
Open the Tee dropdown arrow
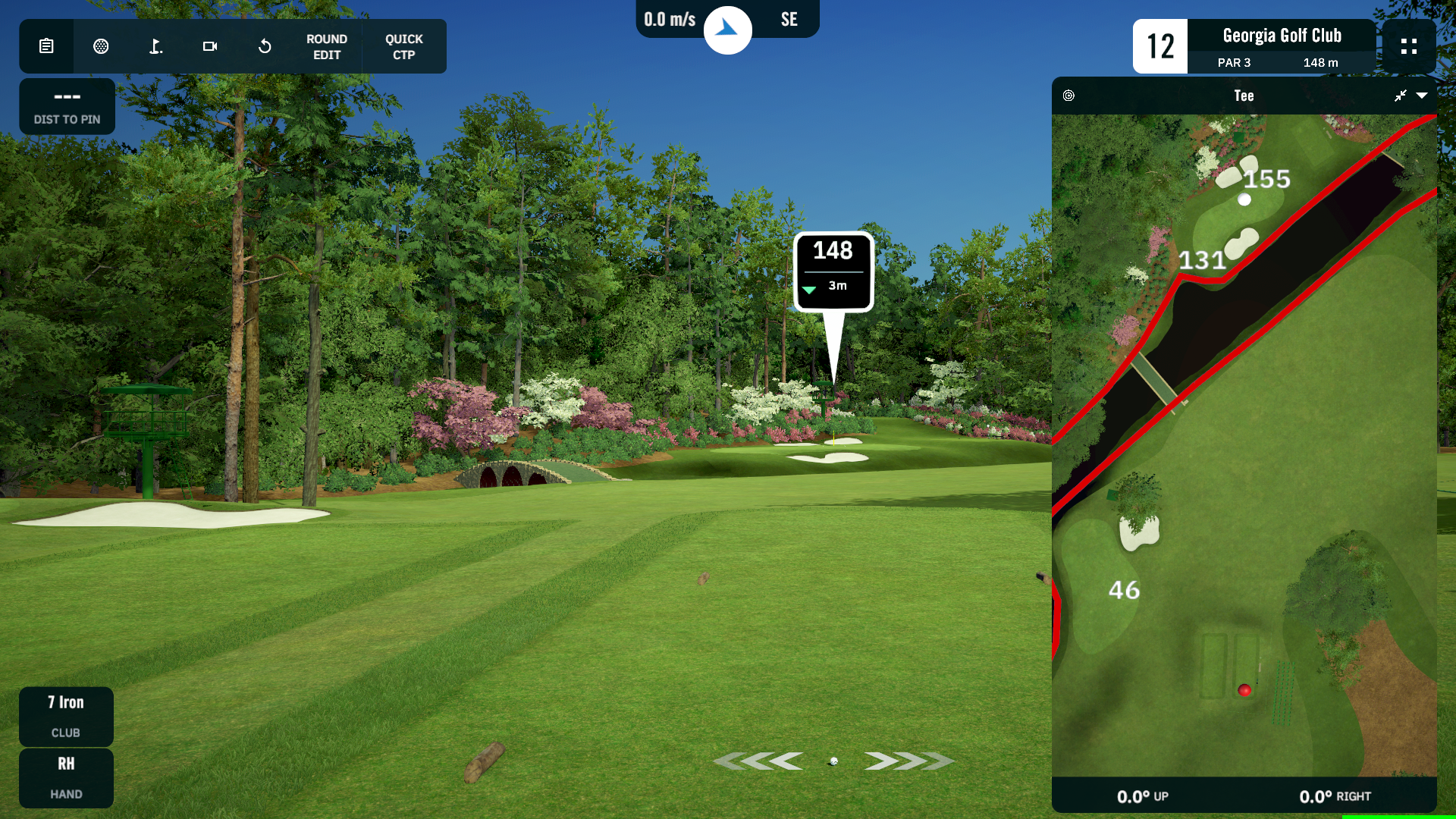pyautogui.click(x=1422, y=96)
